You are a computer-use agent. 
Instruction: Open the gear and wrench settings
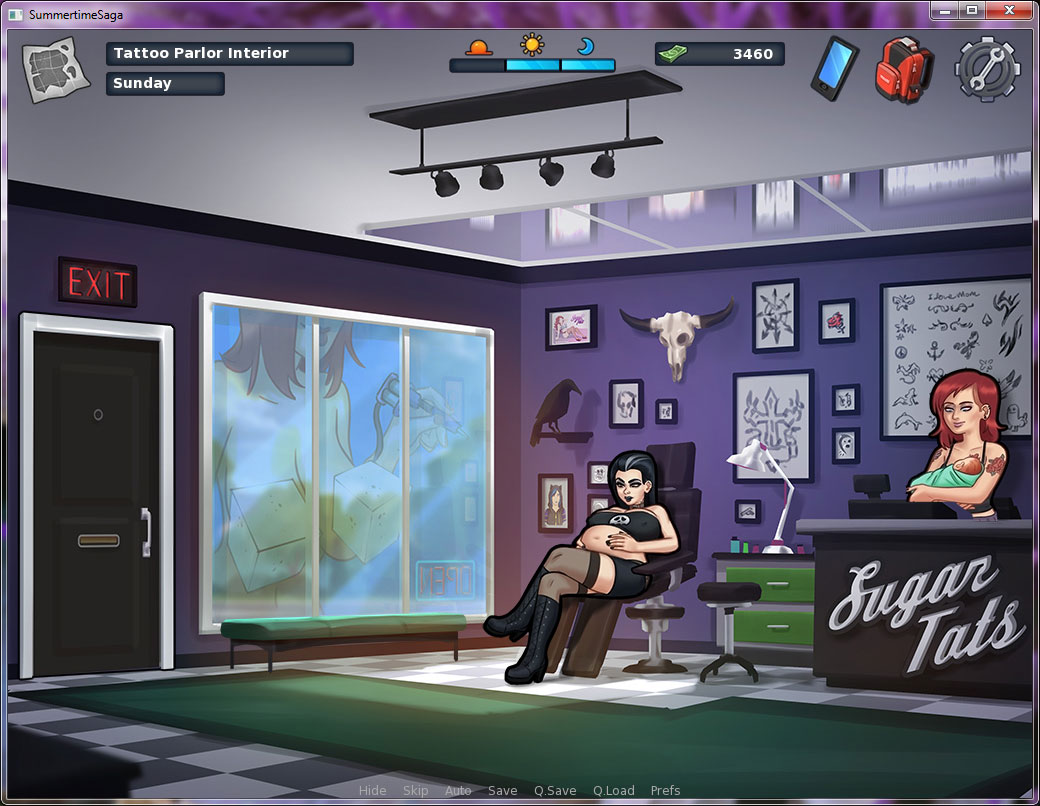[x=987, y=68]
